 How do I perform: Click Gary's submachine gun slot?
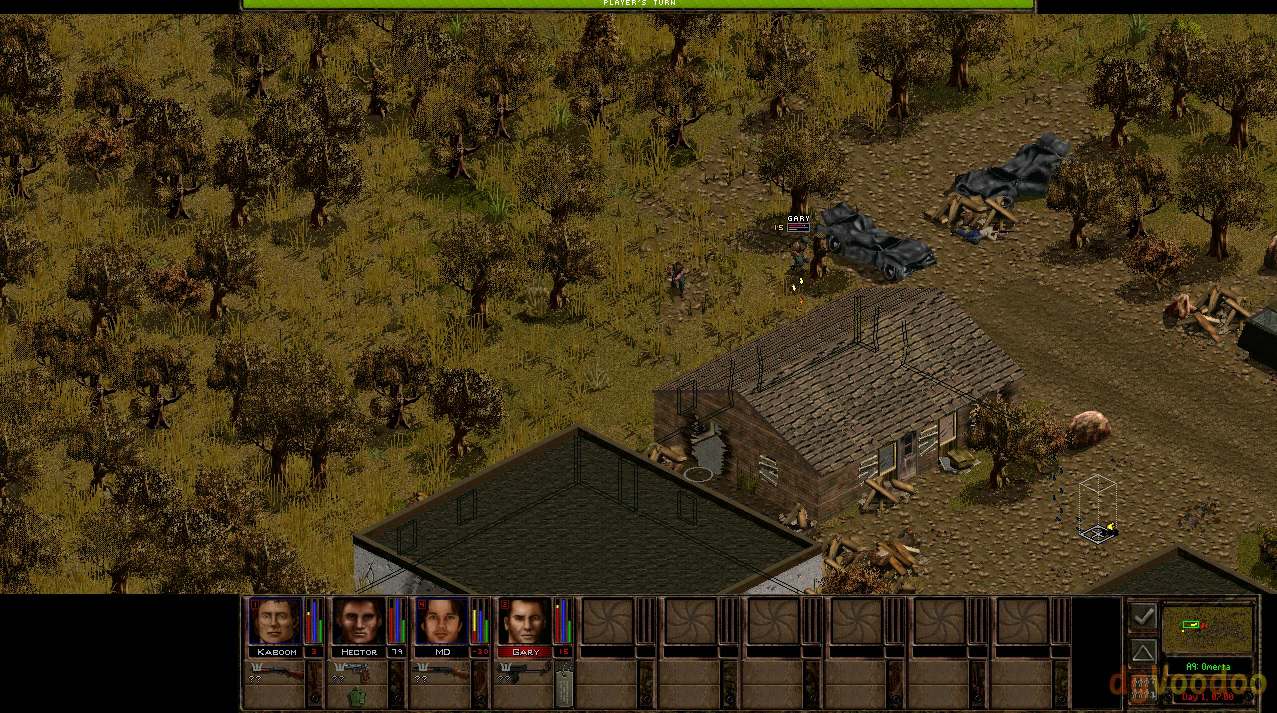524,672
